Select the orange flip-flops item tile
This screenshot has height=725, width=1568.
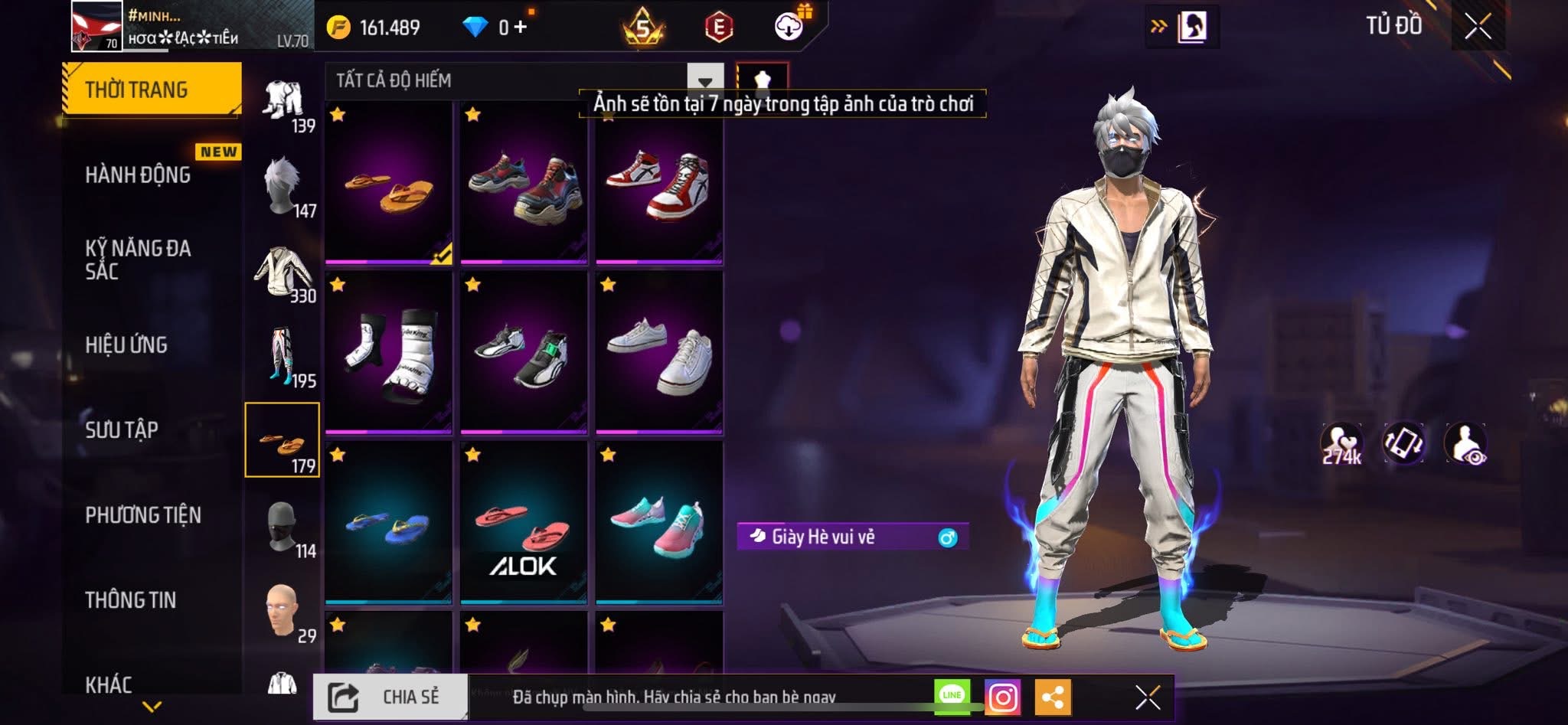tap(388, 185)
